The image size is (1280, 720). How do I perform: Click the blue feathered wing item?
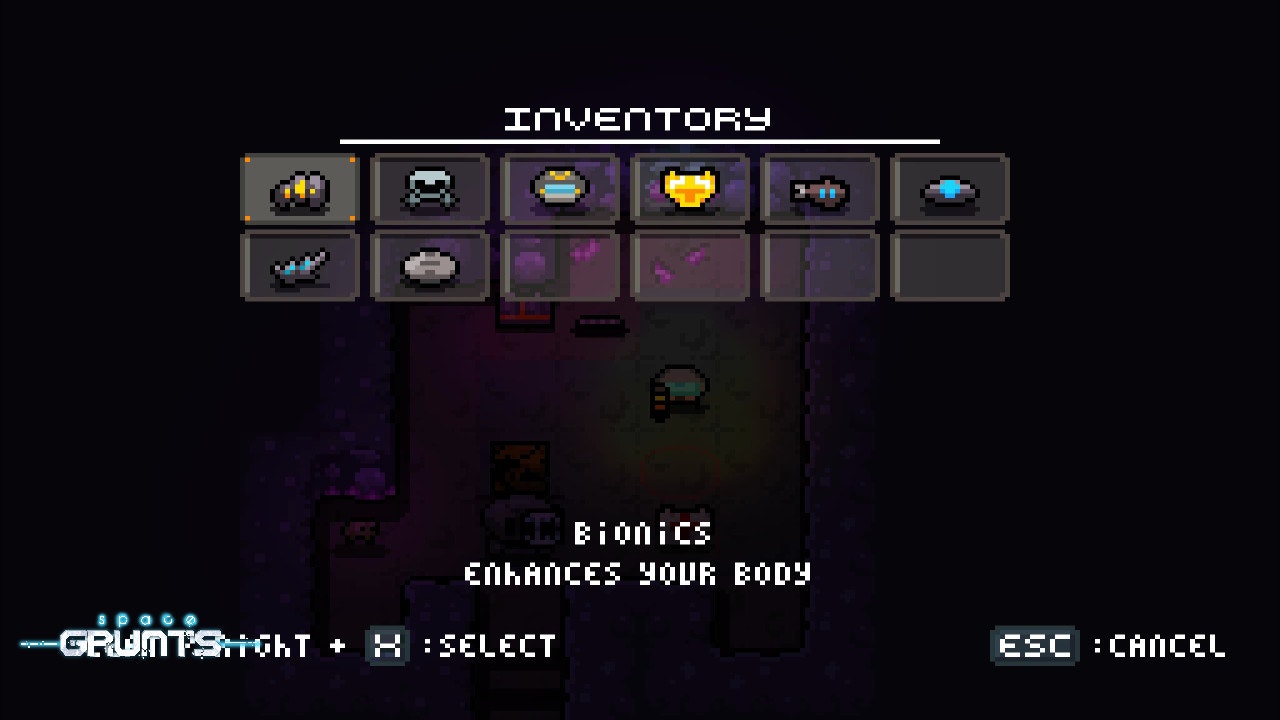coord(300,265)
